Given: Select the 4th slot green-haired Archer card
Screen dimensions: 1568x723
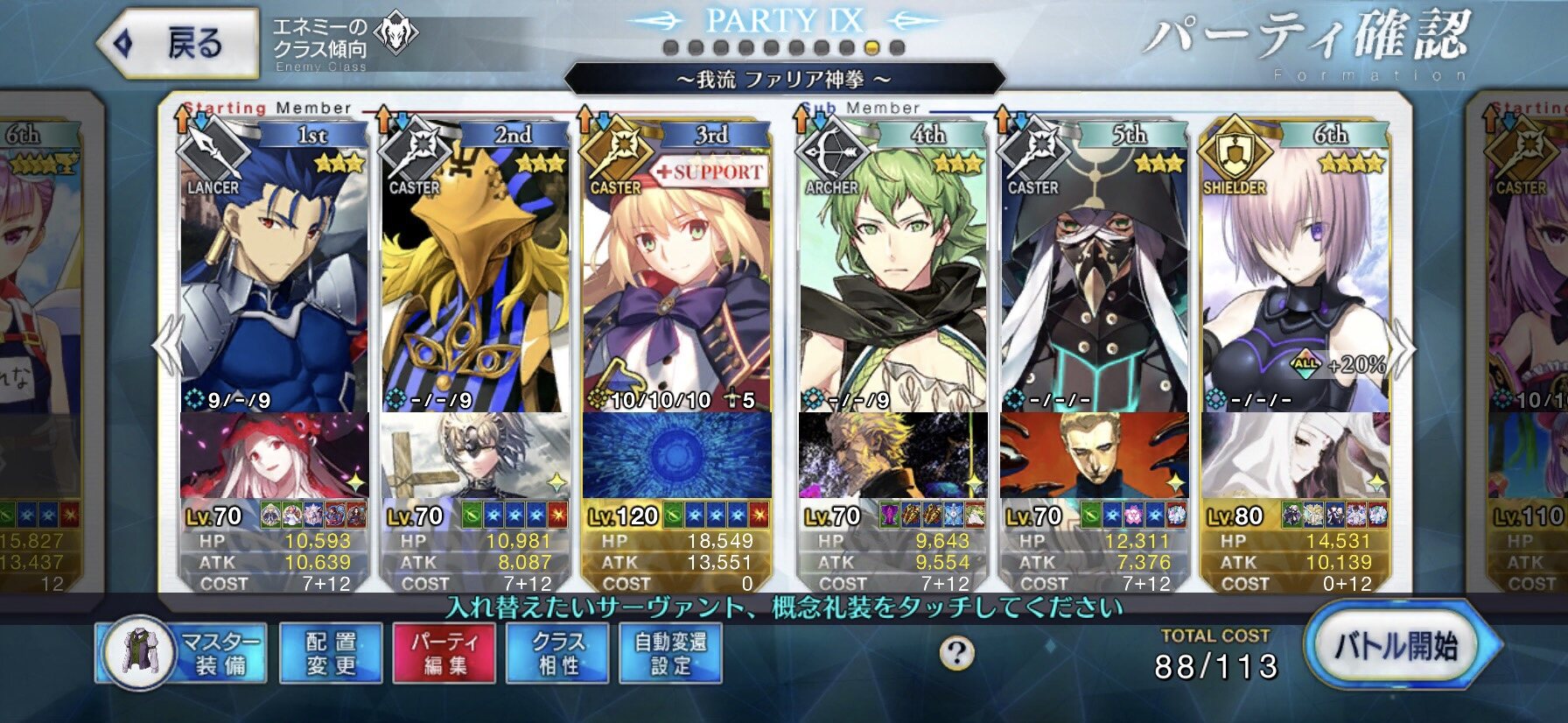Looking at the screenshot, I should [892, 280].
